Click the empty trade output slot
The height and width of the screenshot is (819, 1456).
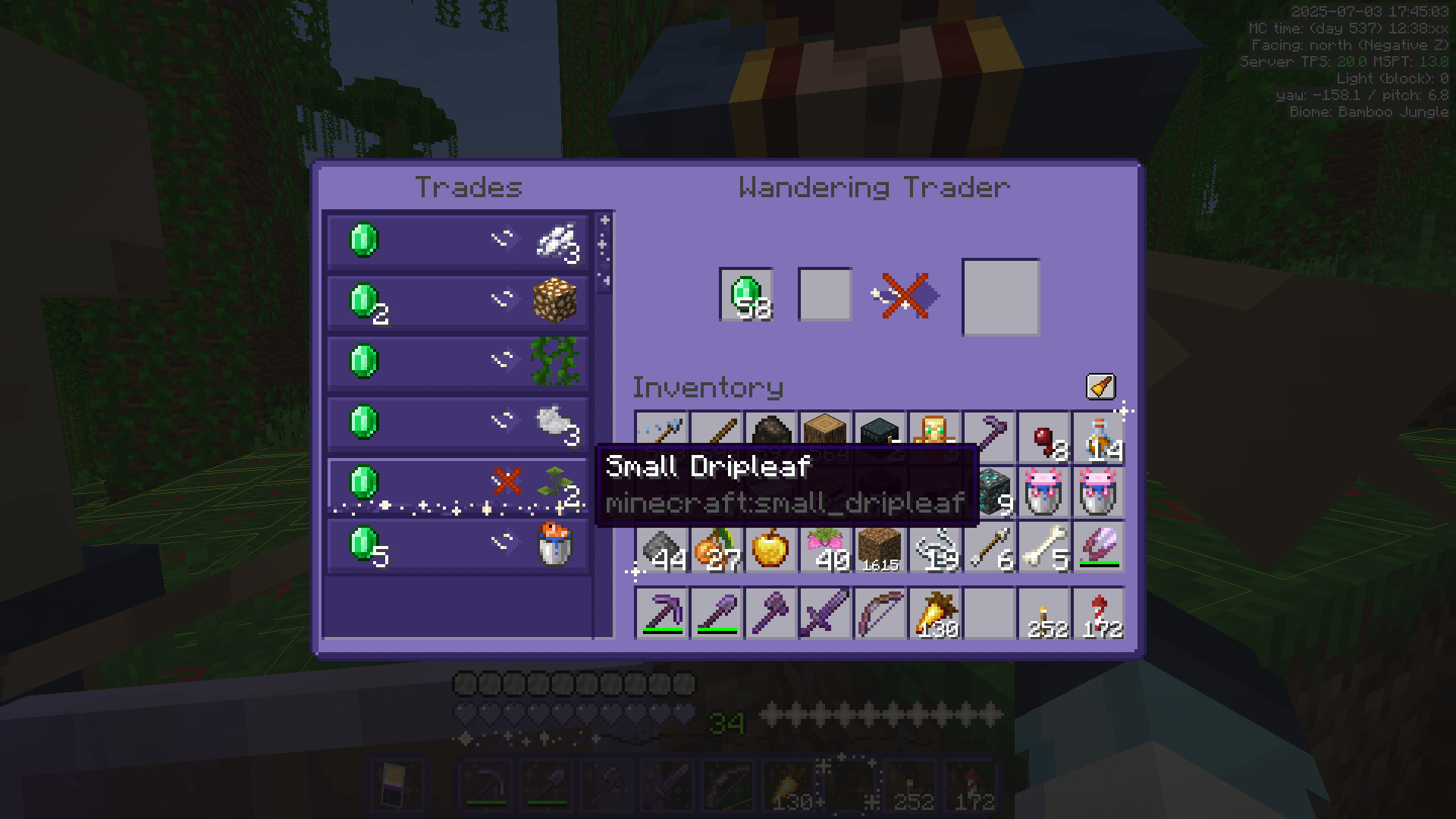tap(999, 296)
